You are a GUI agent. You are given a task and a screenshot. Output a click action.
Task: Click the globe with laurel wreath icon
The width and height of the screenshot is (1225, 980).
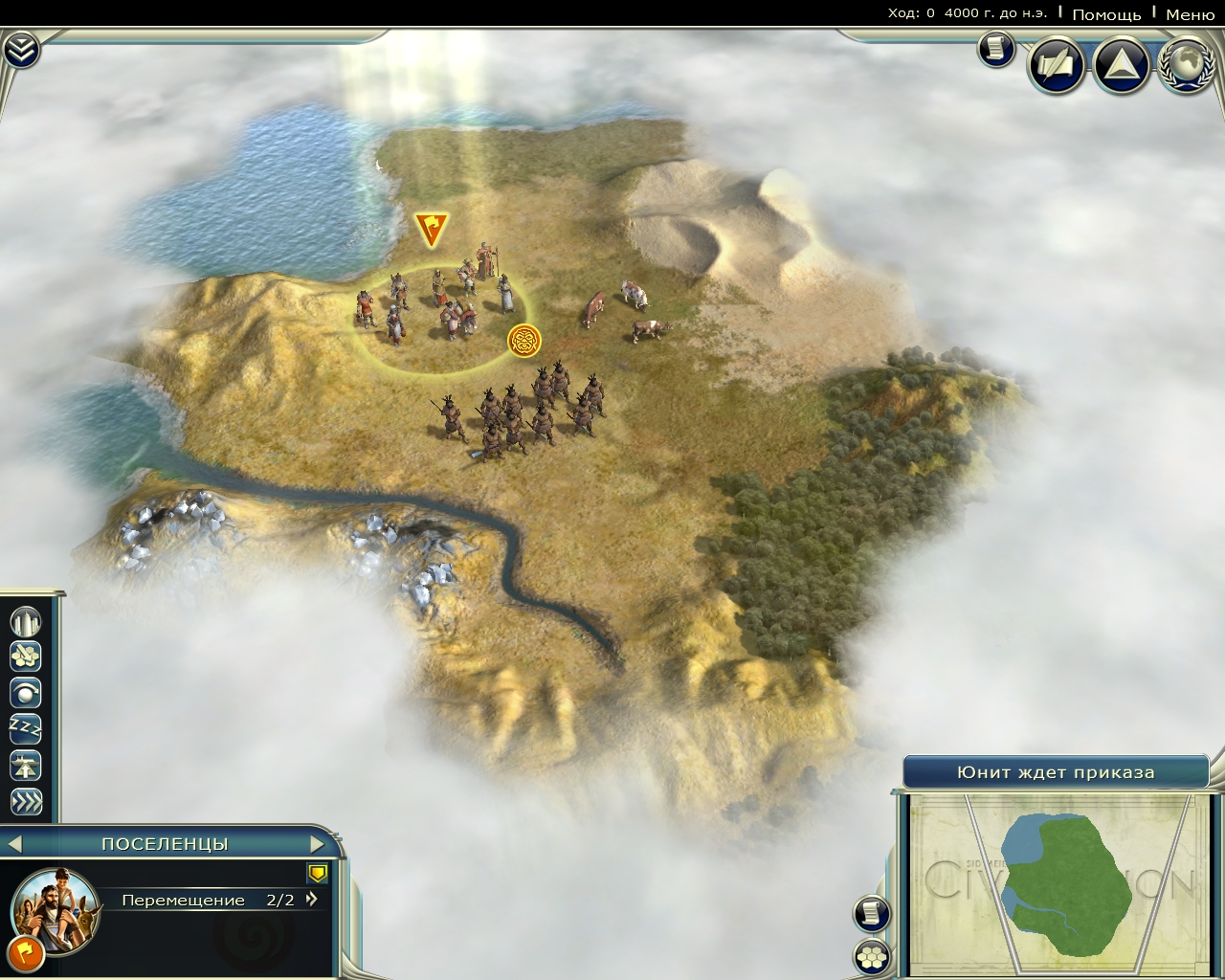[x=1187, y=65]
